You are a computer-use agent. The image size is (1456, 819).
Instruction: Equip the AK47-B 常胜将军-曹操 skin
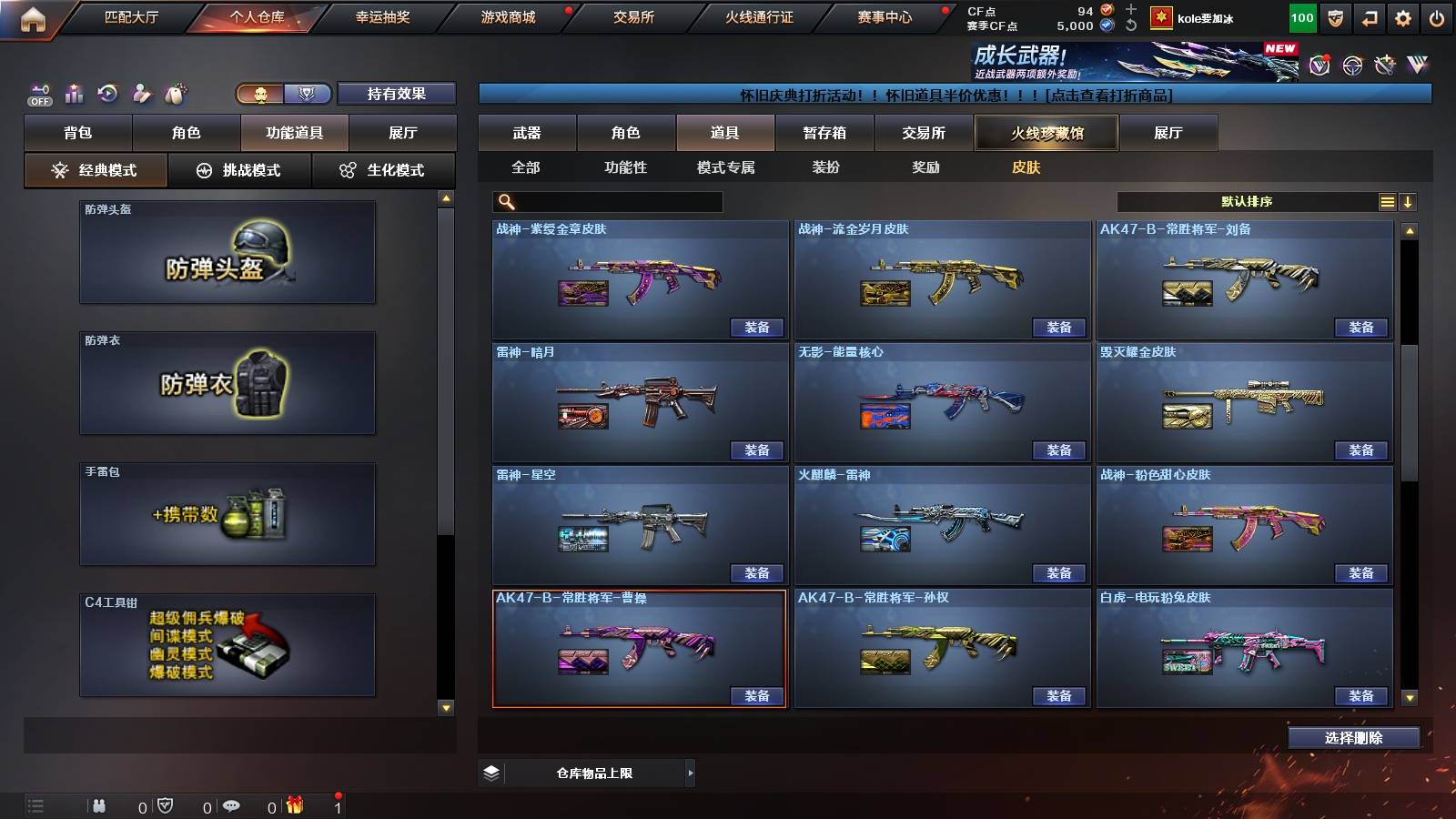757,696
